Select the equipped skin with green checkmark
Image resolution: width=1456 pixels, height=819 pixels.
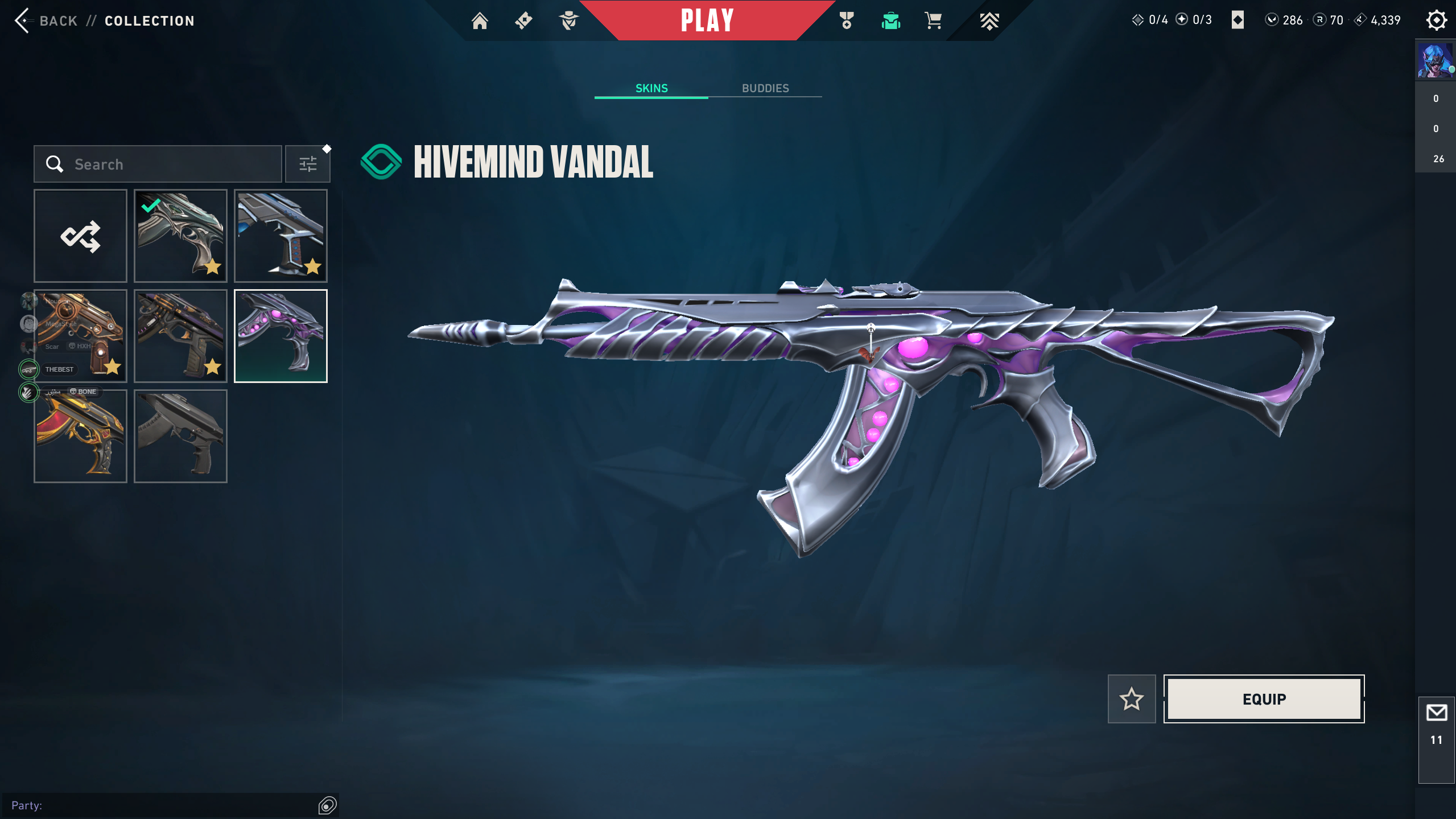[x=180, y=236]
